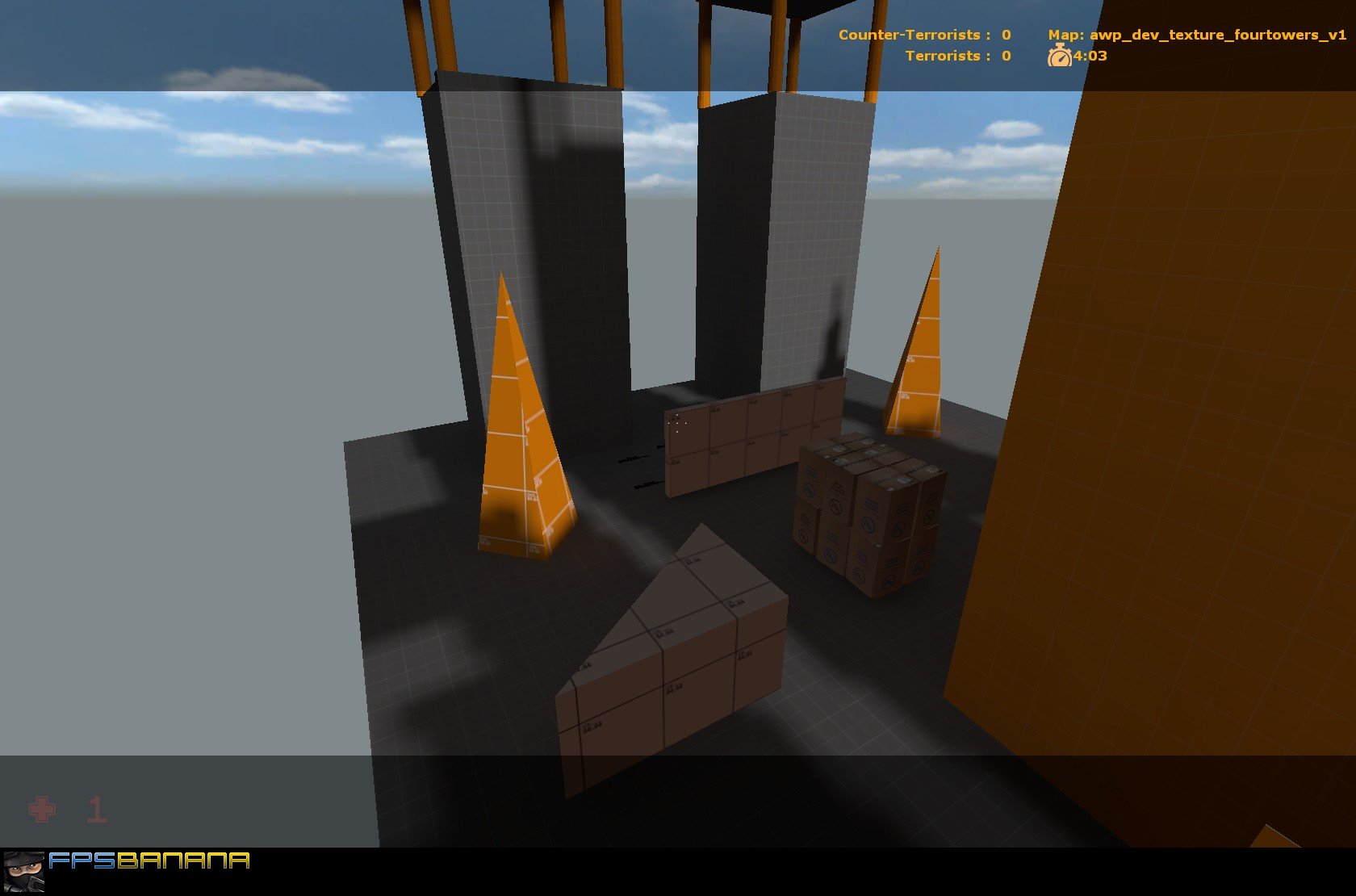Click the Terrorists score zero
The image size is (1356, 896).
pyautogui.click(x=1006, y=56)
